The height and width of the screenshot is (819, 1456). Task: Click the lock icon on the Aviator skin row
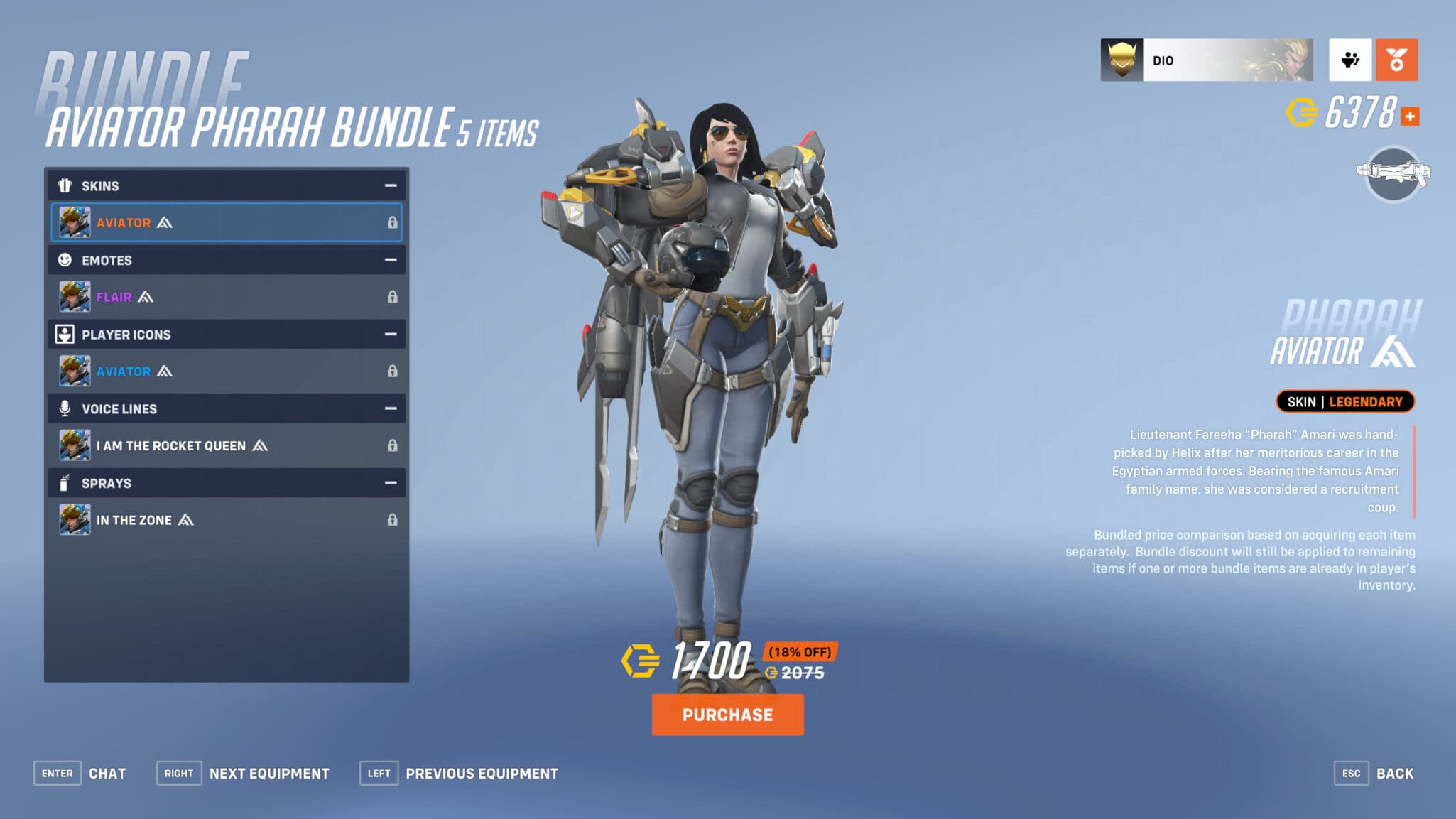pos(393,222)
